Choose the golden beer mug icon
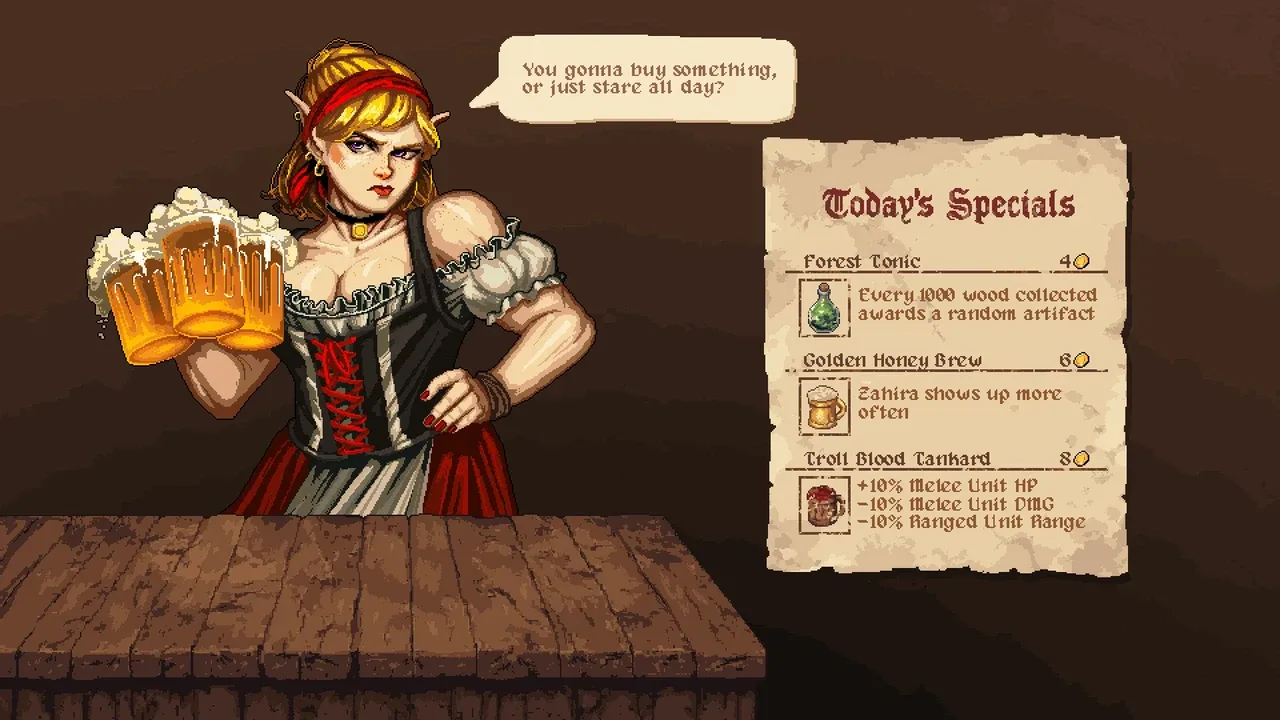This screenshot has height=720, width=1280. click(x=825, y=406)
